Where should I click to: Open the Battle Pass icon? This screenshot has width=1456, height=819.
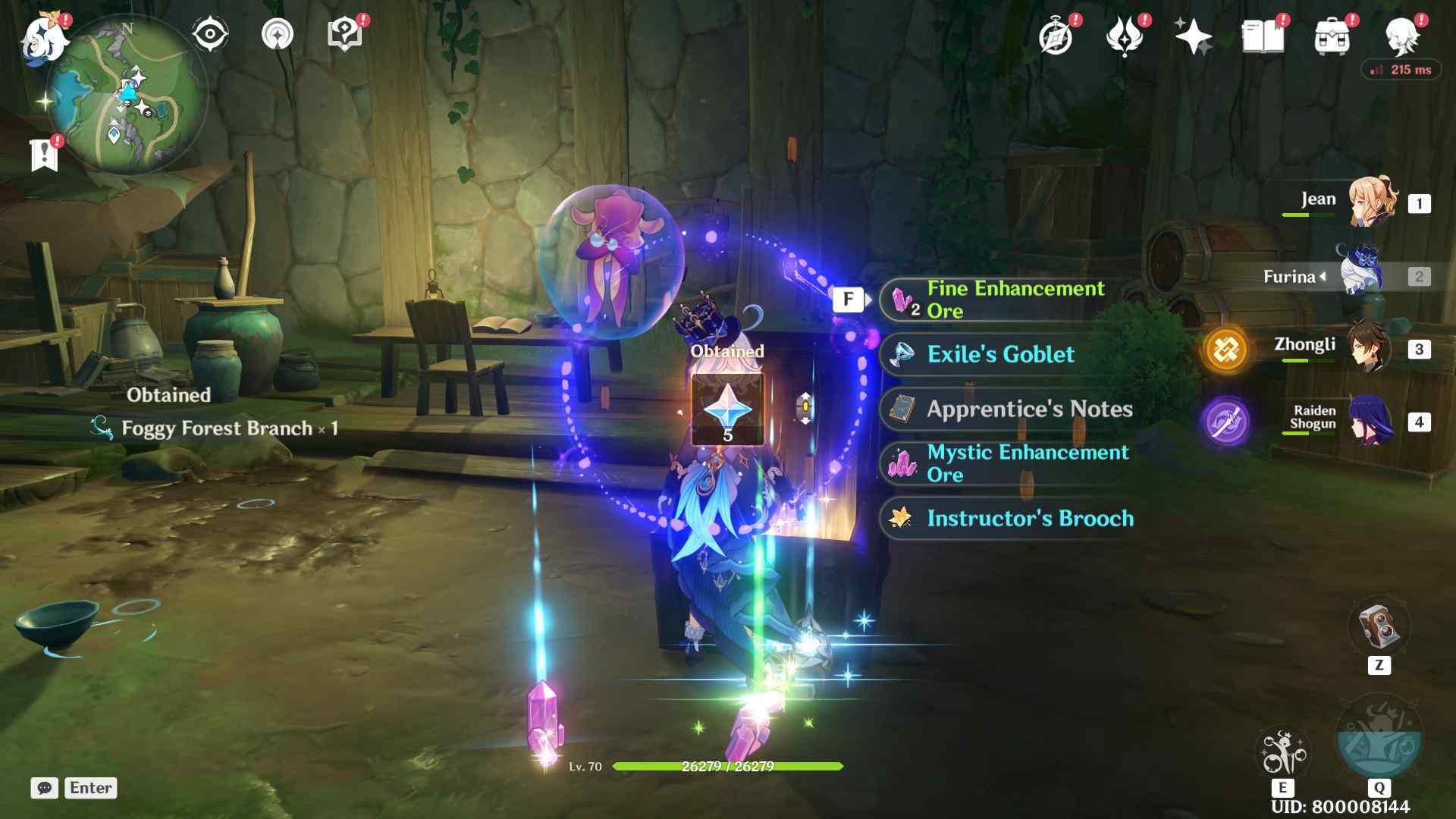coord(1125,36)
